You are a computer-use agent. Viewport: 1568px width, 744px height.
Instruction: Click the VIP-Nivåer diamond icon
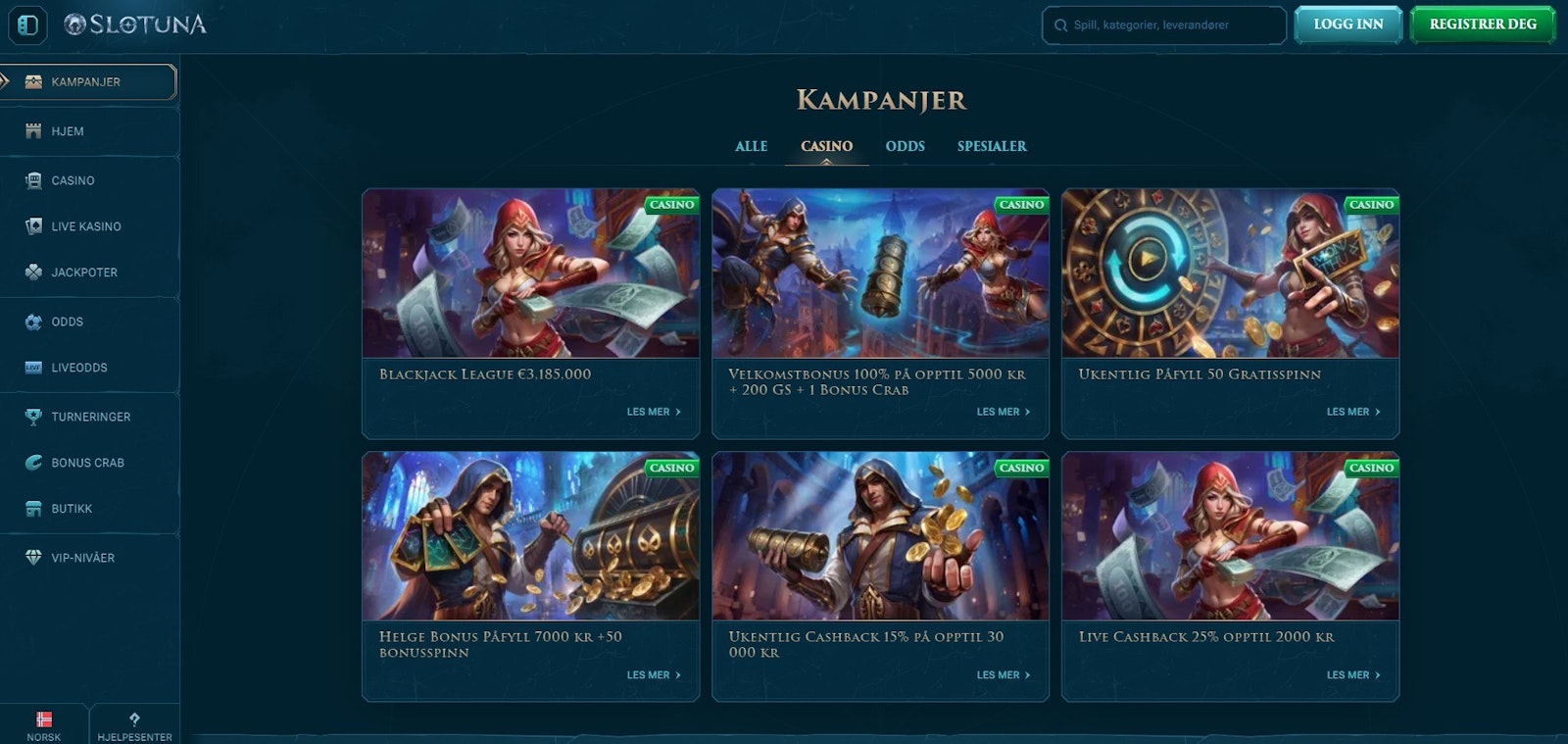point(32,557)
